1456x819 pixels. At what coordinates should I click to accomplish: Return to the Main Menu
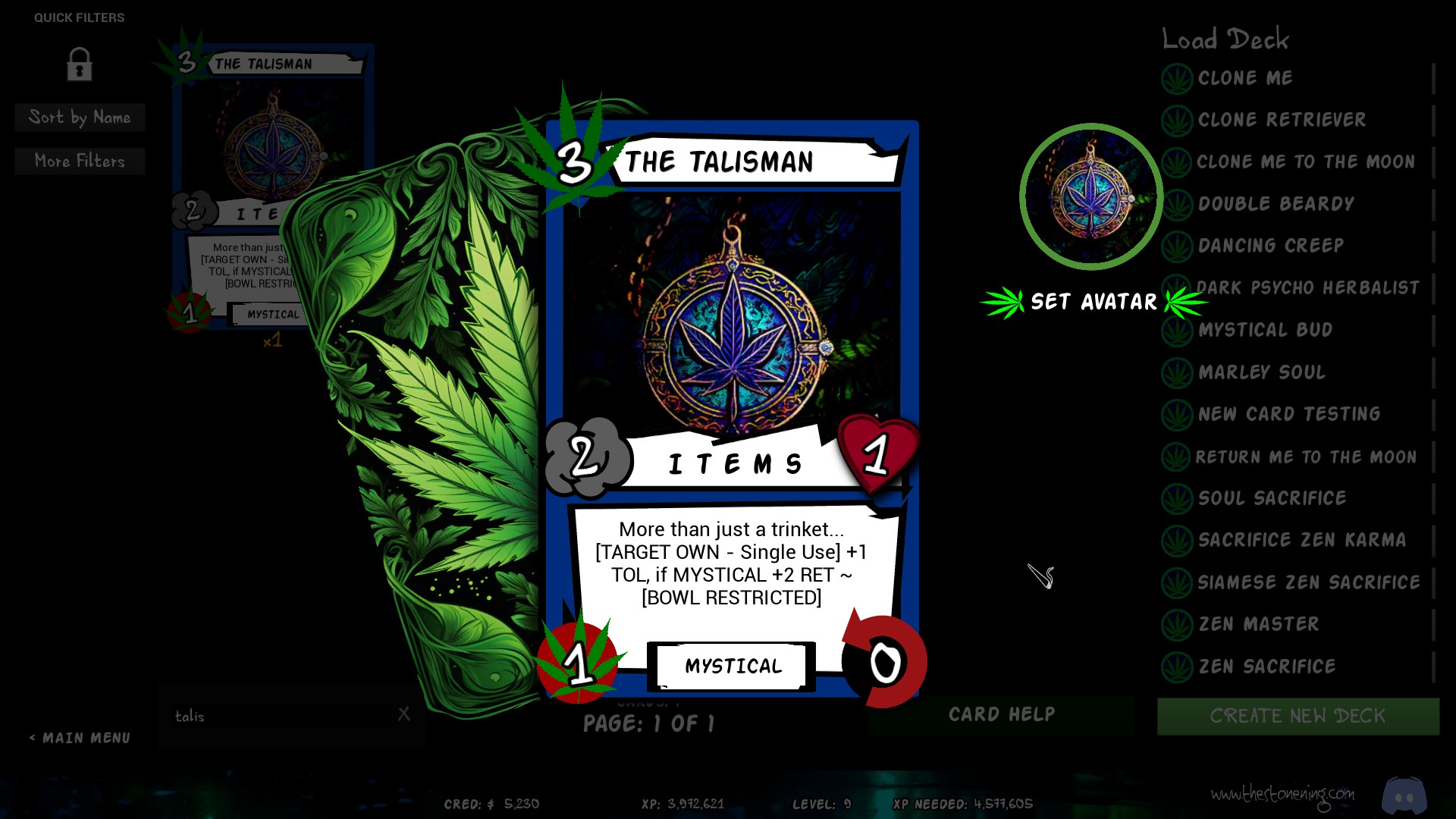[x=80, y=738]
